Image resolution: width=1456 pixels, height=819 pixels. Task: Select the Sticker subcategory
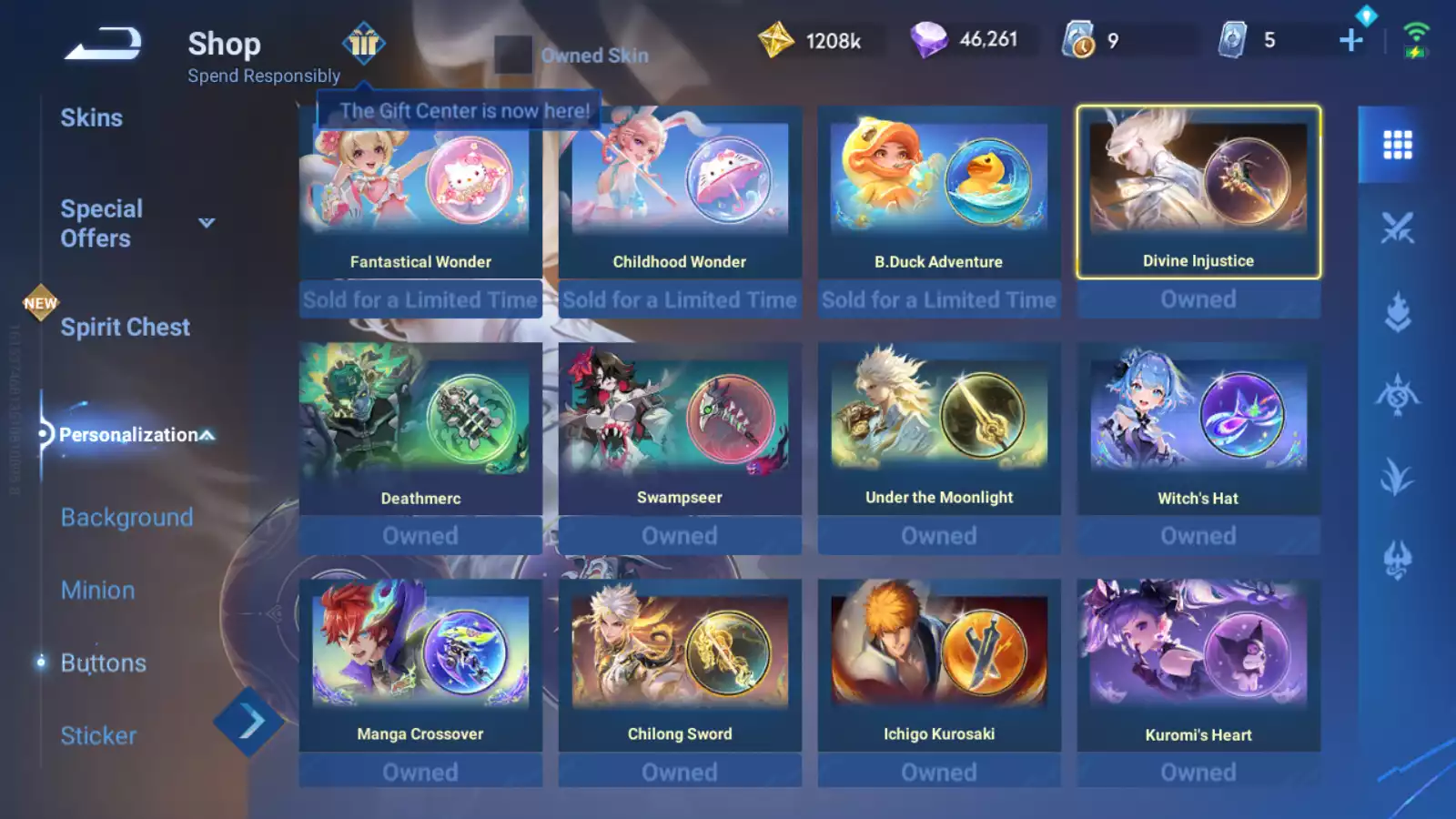(x=98, y=736)
